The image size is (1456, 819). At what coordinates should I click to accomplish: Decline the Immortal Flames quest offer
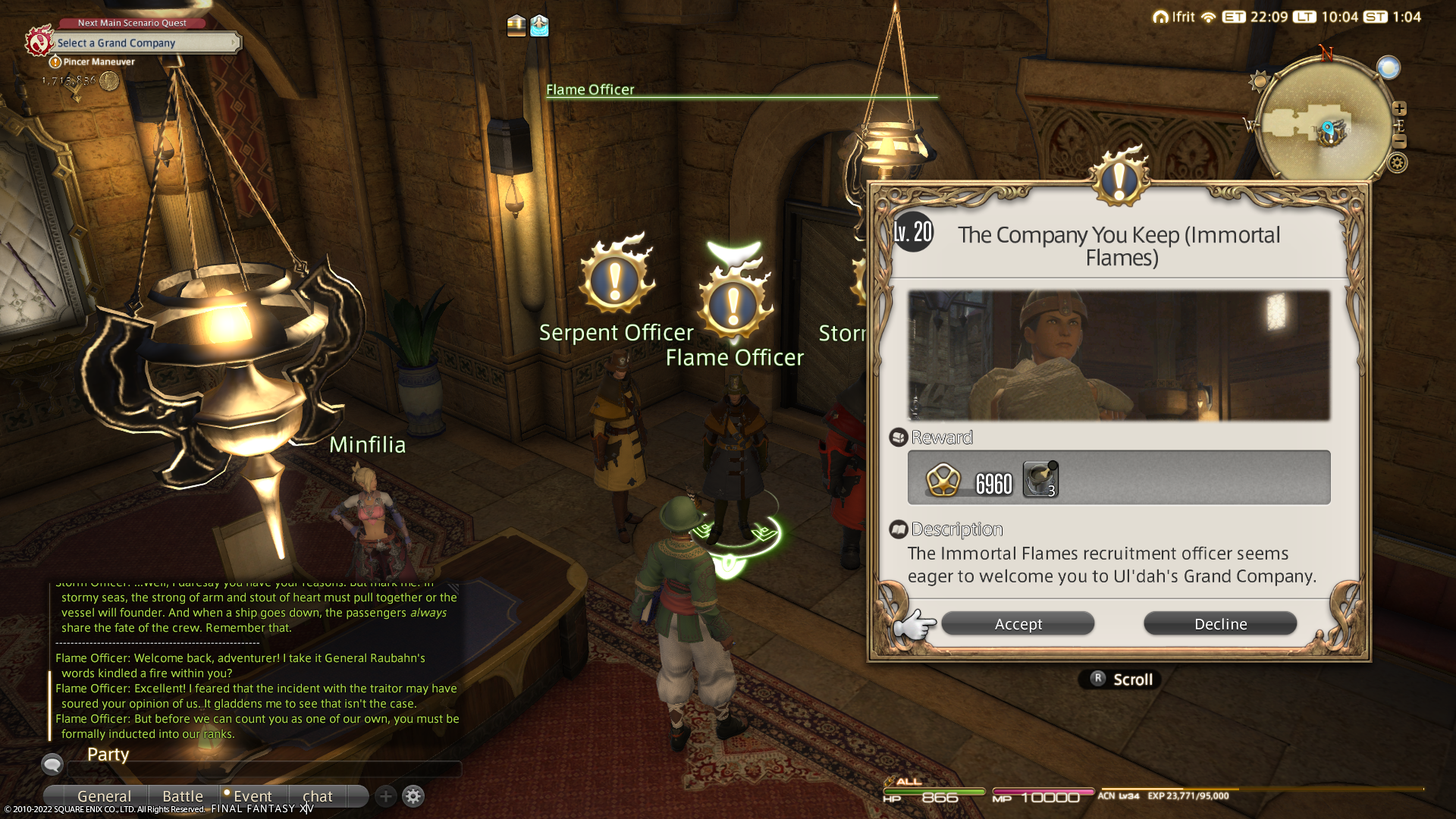[x=1220, y=624]
